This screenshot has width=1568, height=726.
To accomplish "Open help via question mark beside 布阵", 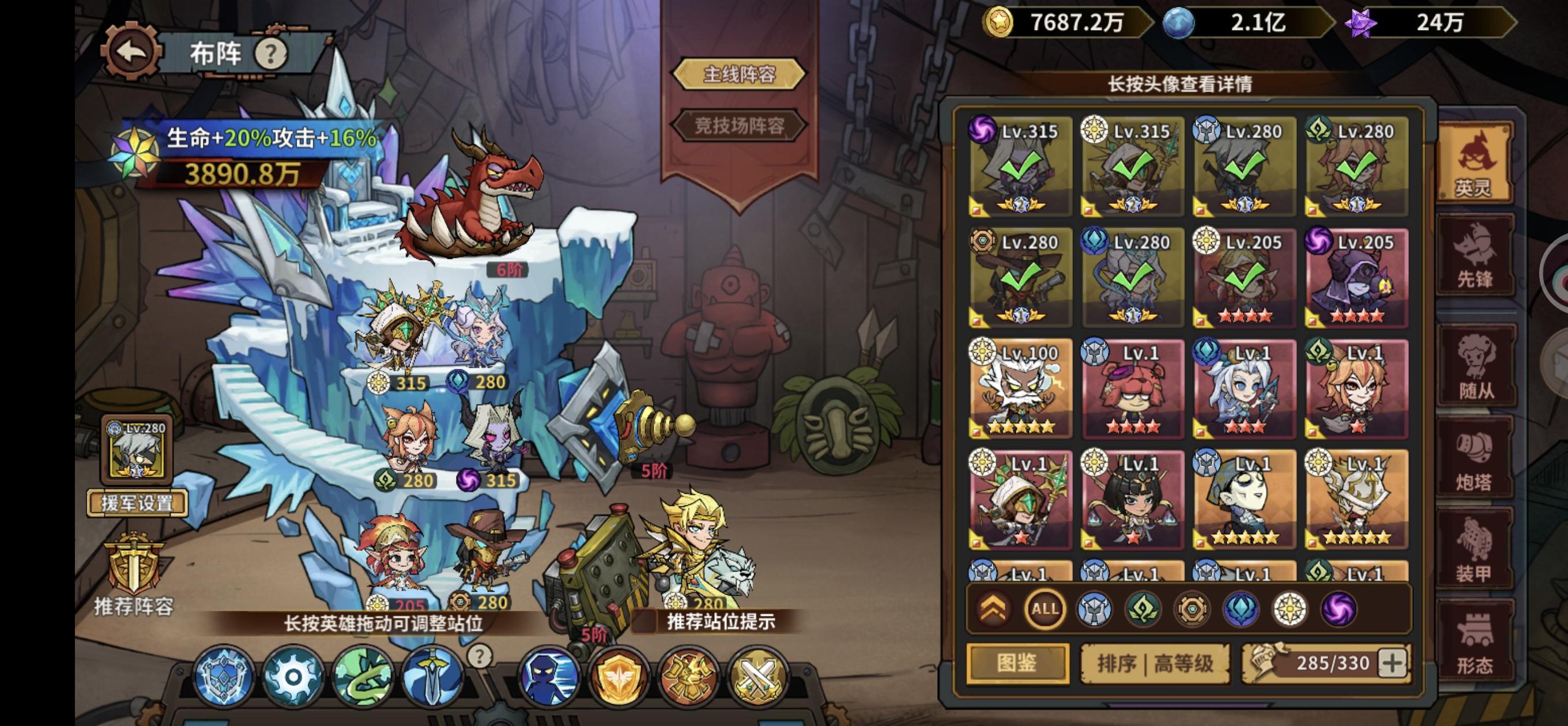I will click(270, 54).
